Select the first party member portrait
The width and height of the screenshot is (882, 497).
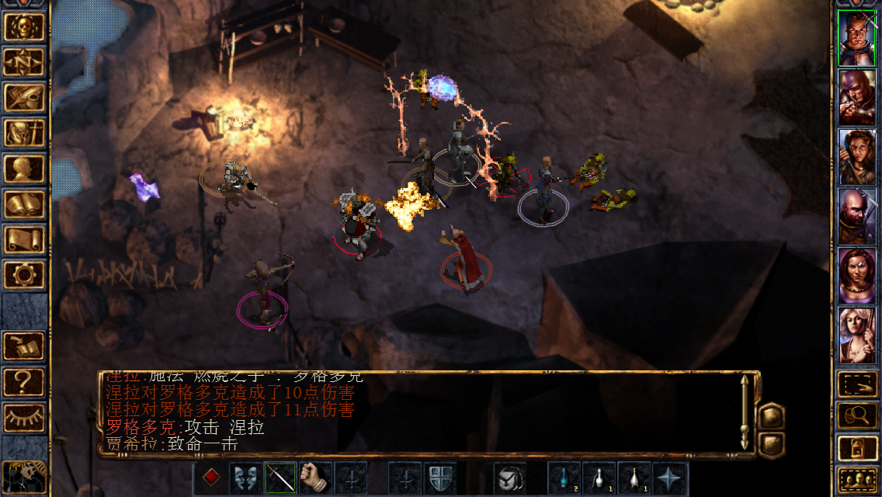[x=856, y=38]
